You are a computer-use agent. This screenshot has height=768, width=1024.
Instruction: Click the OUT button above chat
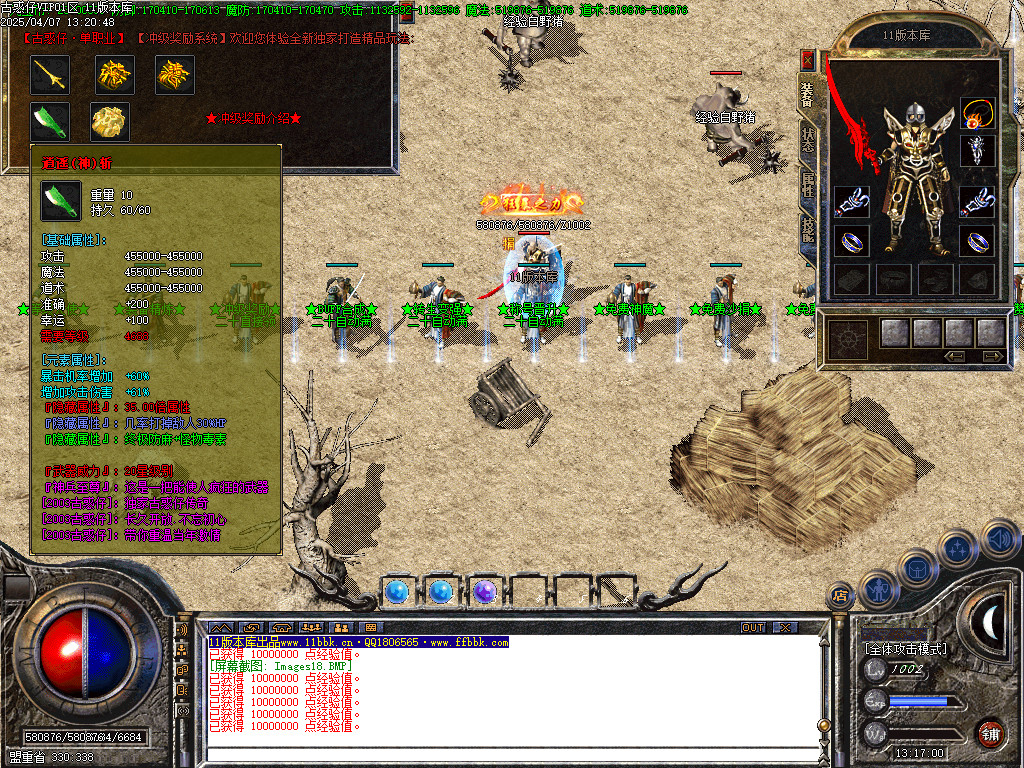753,627
